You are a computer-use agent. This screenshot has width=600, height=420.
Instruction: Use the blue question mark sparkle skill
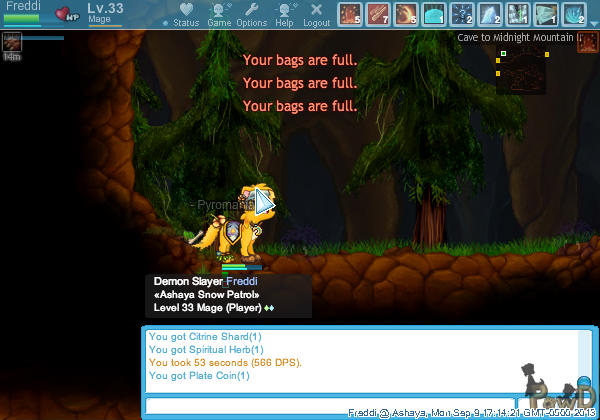pos(462,14)
